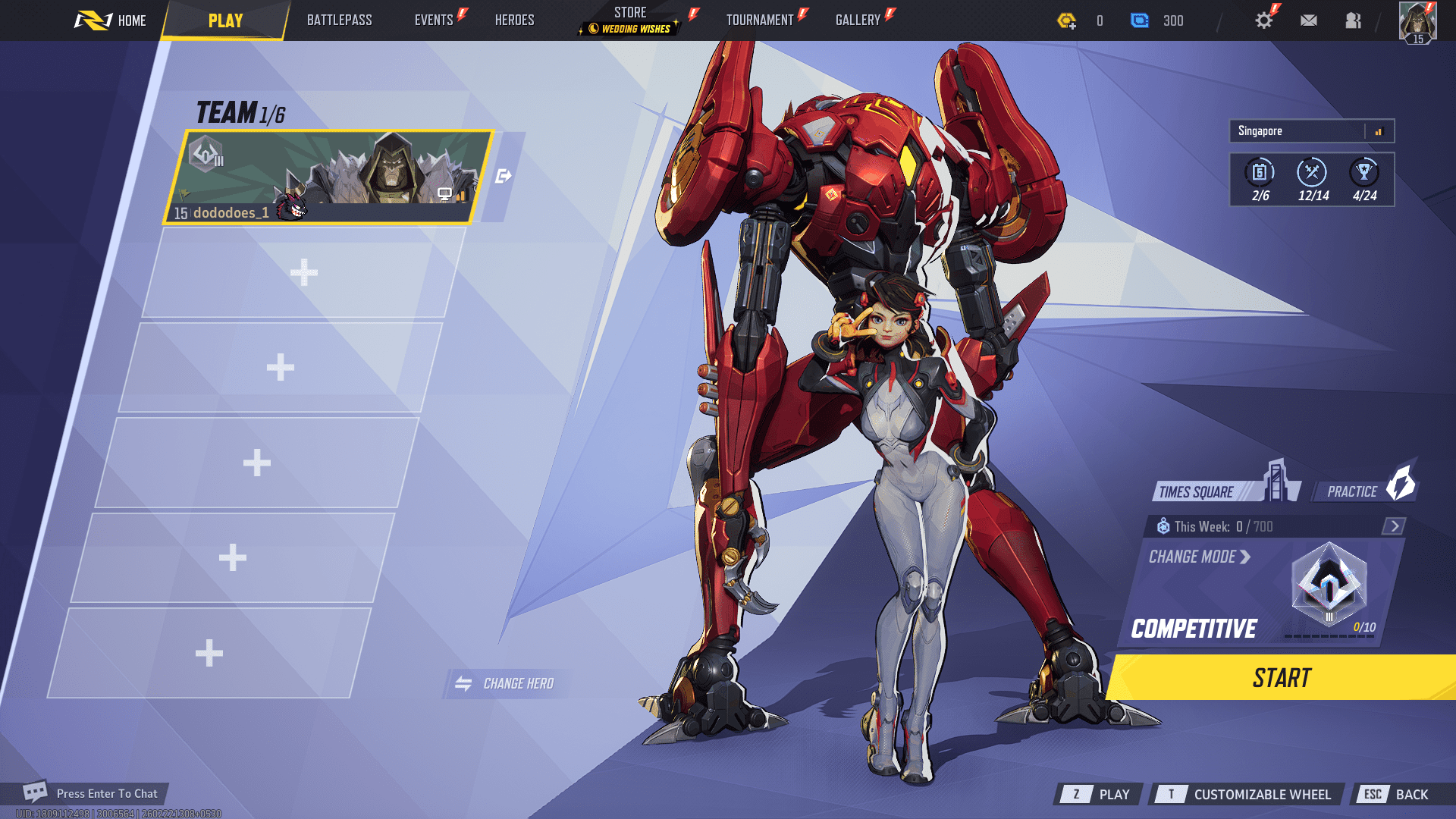This screenshot has height=819, width=1456.
Task: Open the Heroes menu
Action: 515,20
